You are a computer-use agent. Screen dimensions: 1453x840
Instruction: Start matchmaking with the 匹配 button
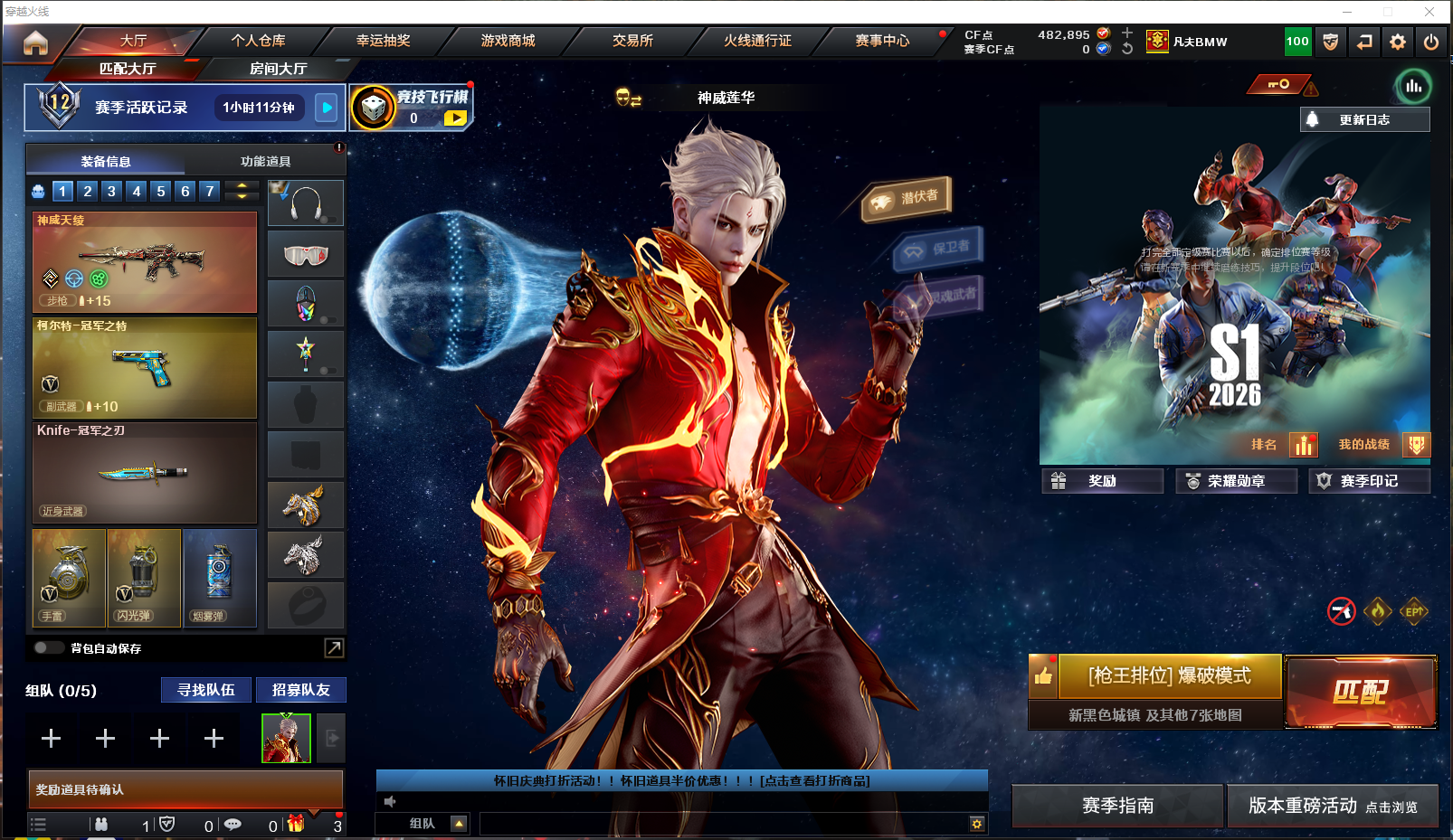1360,692
